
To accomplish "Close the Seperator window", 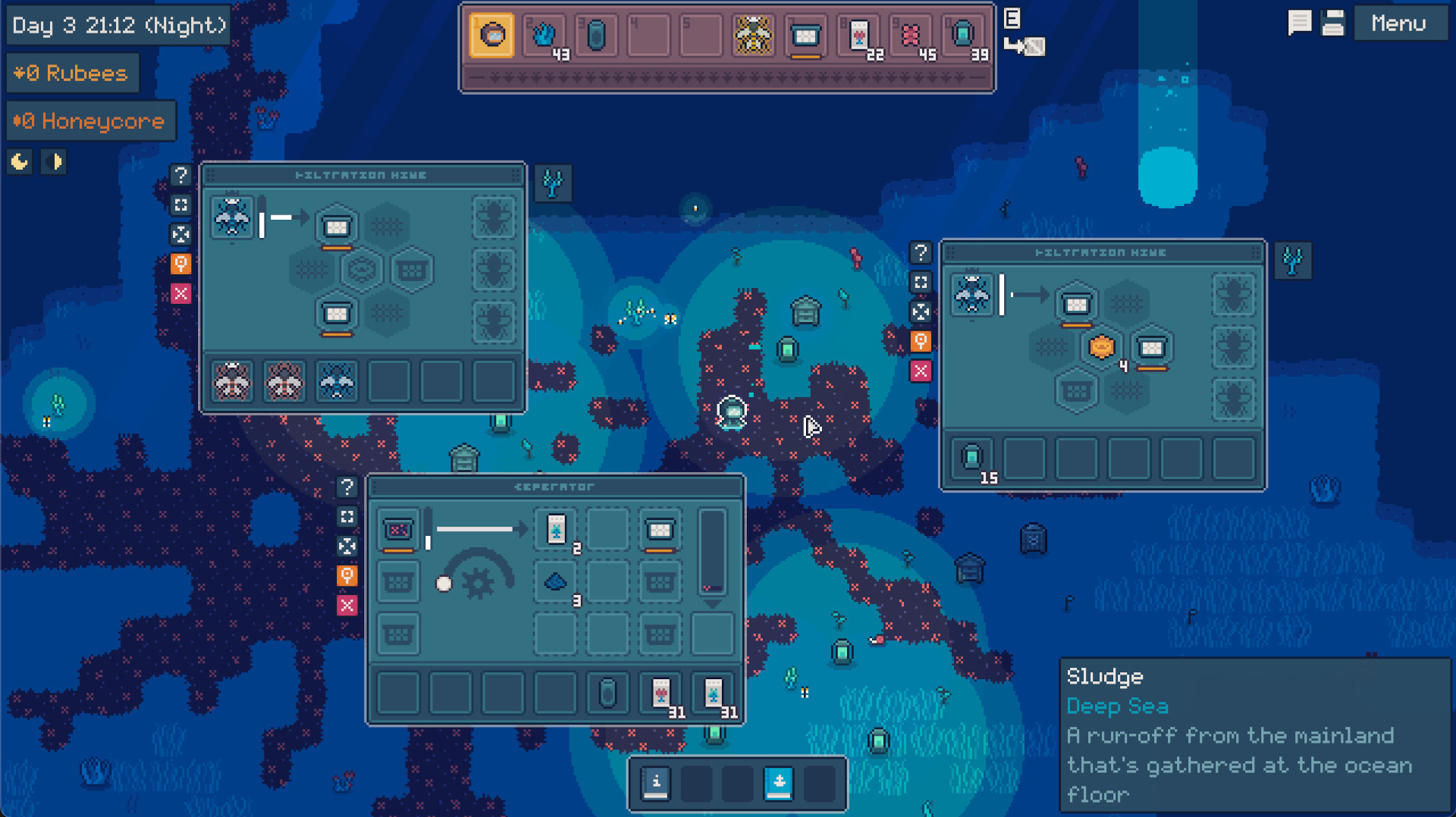I will point(347,605).
